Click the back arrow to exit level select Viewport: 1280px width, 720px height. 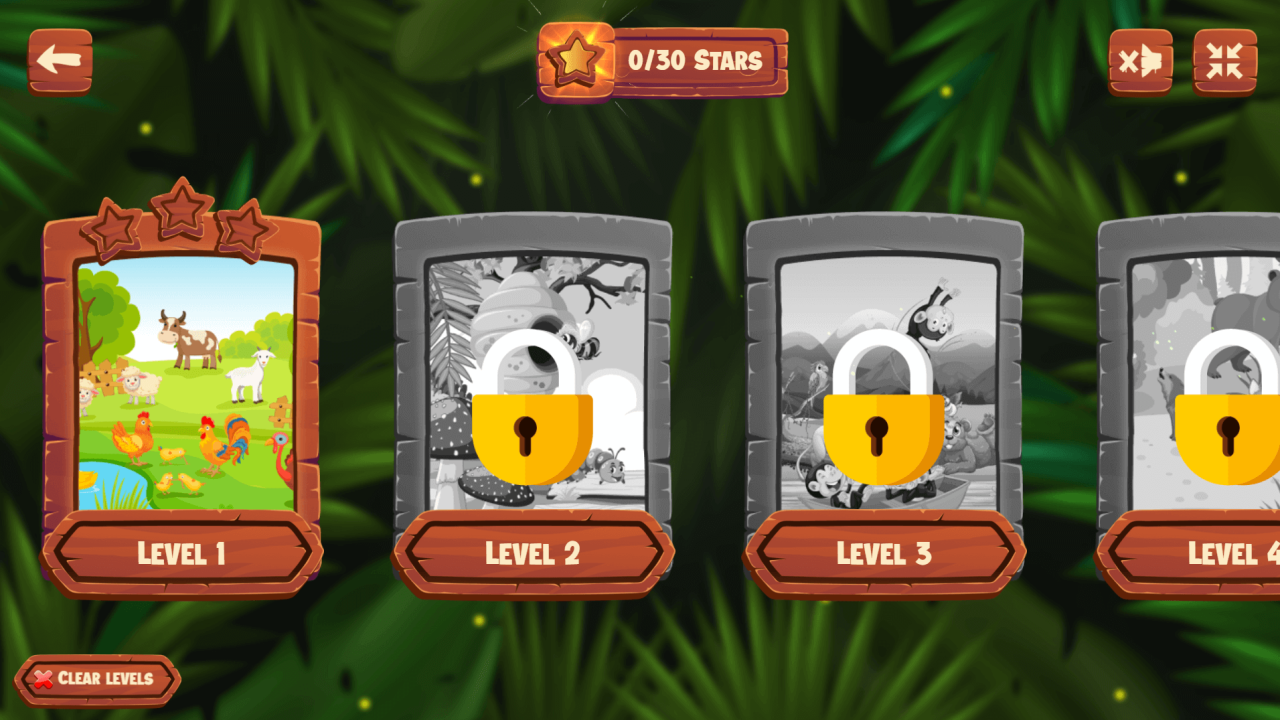[x=60, y=60]
